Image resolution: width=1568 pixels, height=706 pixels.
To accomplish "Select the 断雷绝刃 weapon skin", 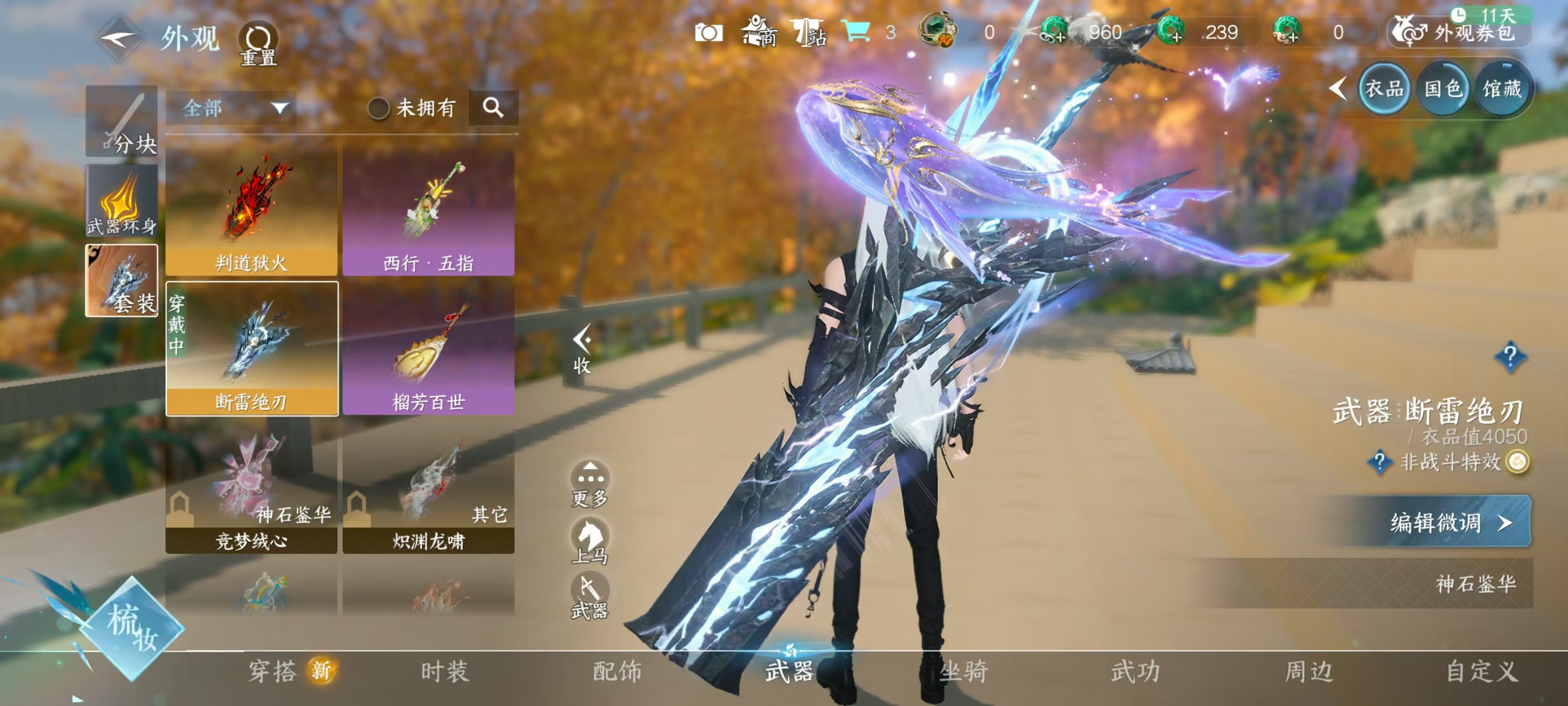I will tap(251, 349).
